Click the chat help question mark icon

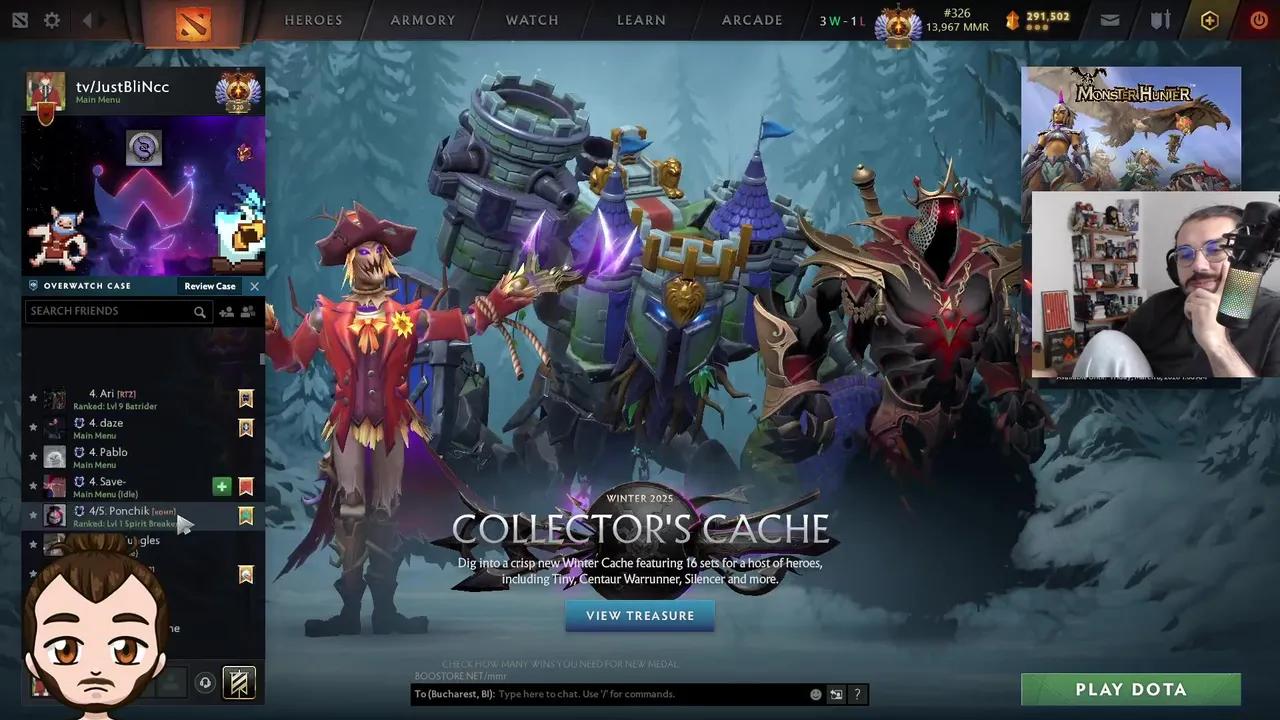point(857,693)
